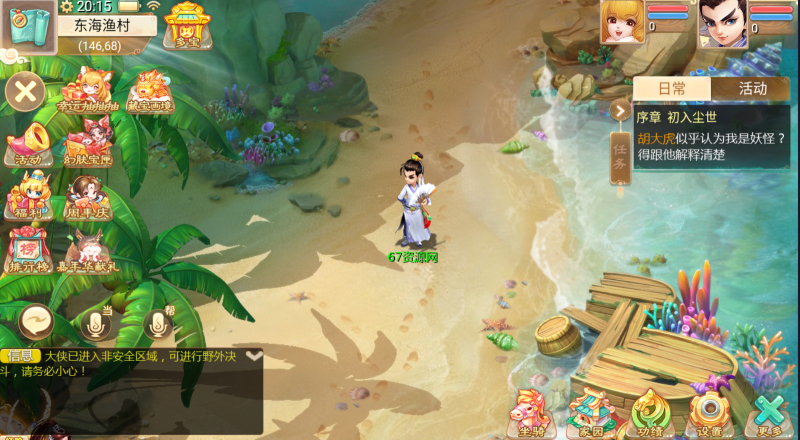Open the 设置 settings menu
This screenshot has width=800, height=440.
tap(710, 411)
